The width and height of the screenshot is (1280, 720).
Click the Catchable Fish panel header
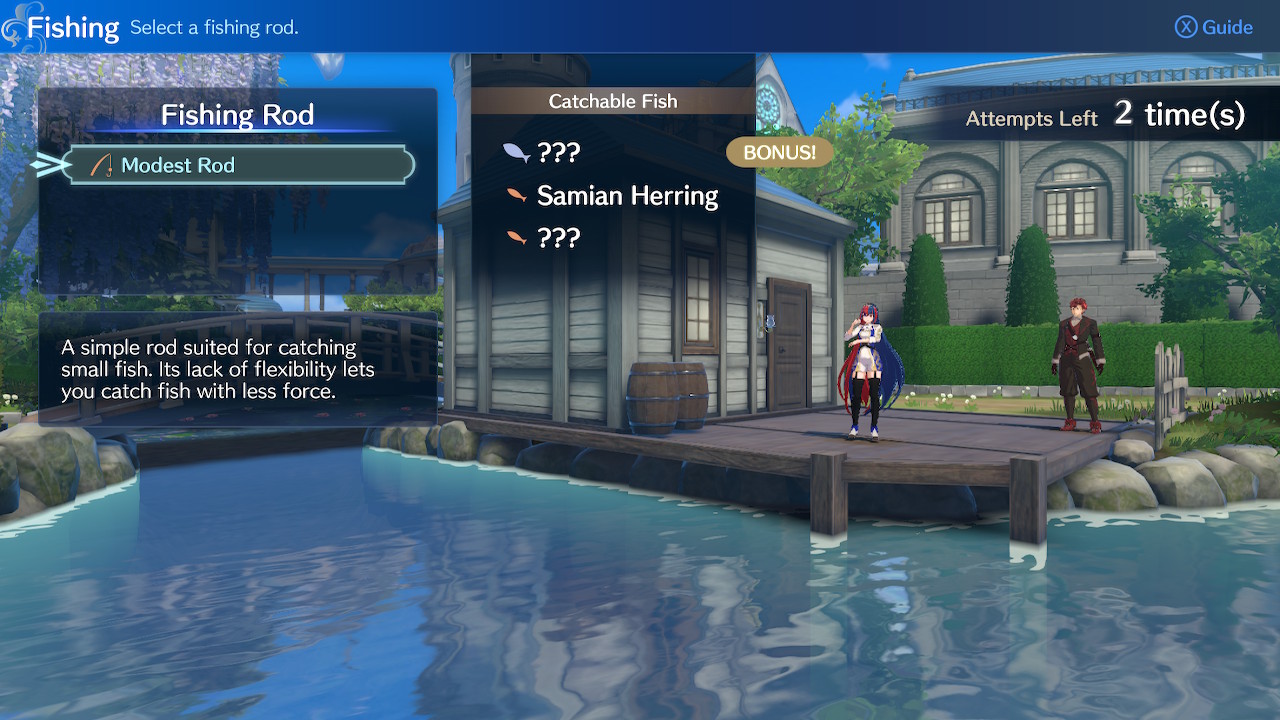coord(612,100)
